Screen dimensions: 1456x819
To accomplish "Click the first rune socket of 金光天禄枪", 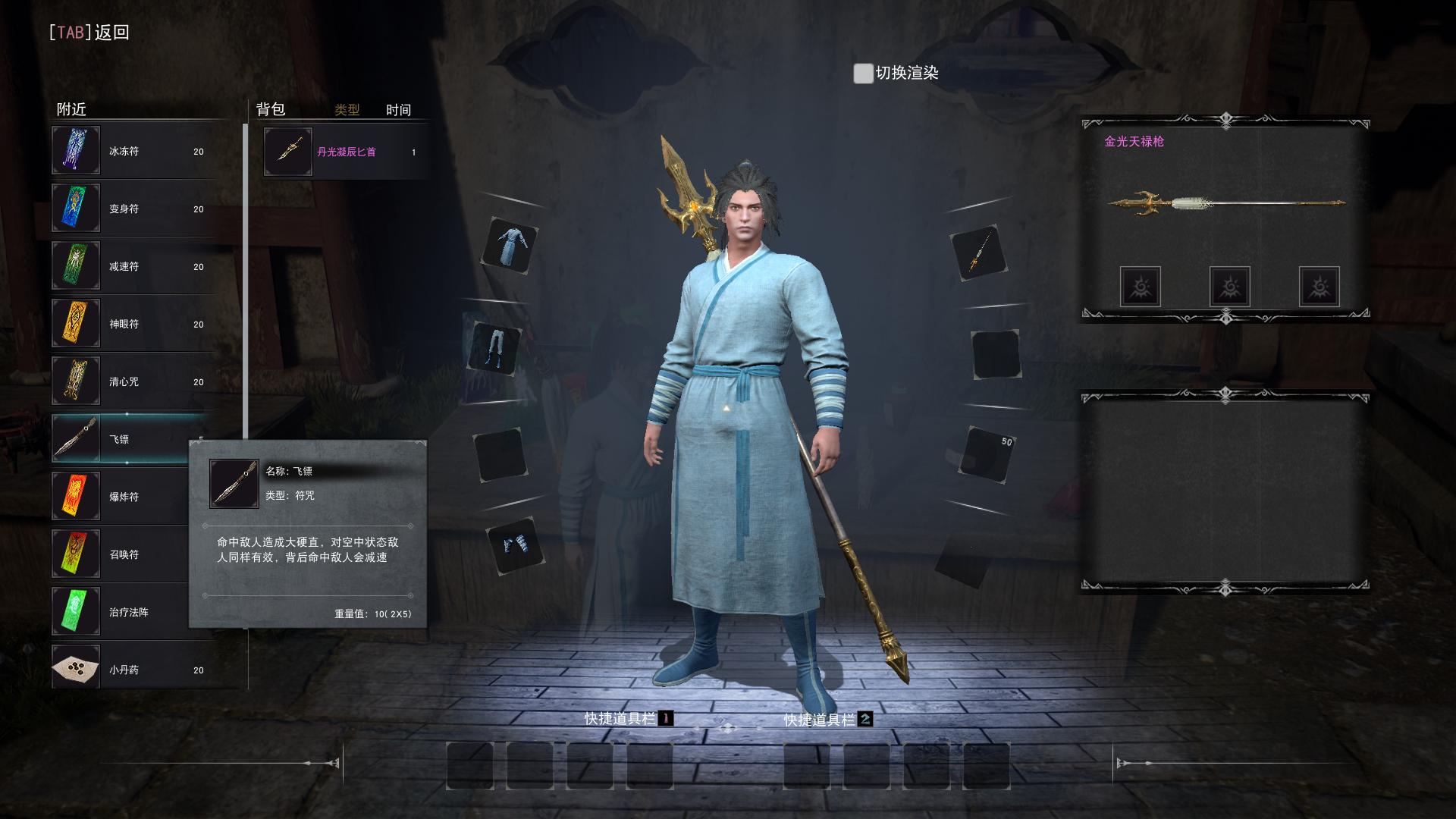I will click(x=1140, y=287).
